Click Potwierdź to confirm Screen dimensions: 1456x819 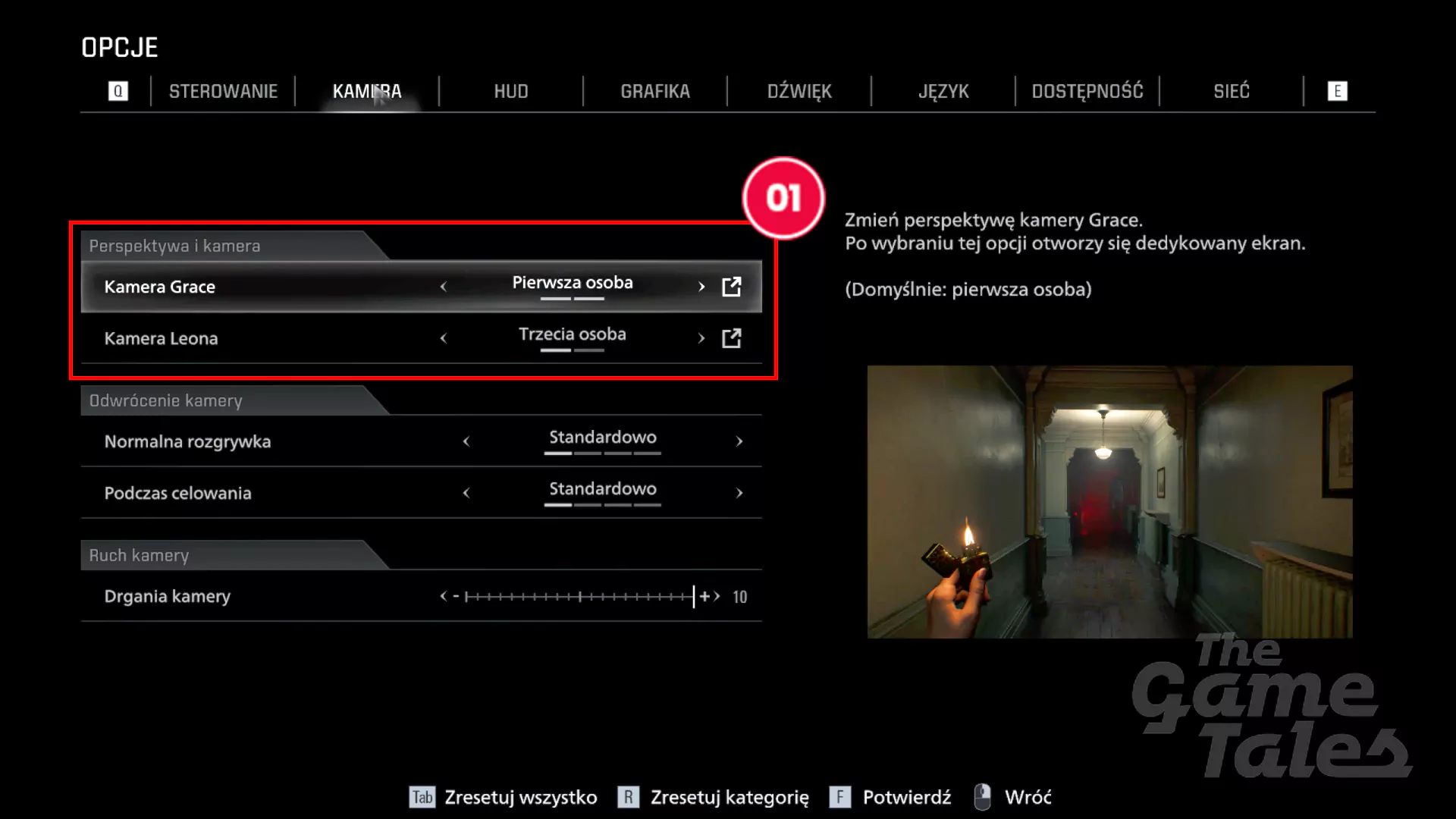tap(907, 797)
